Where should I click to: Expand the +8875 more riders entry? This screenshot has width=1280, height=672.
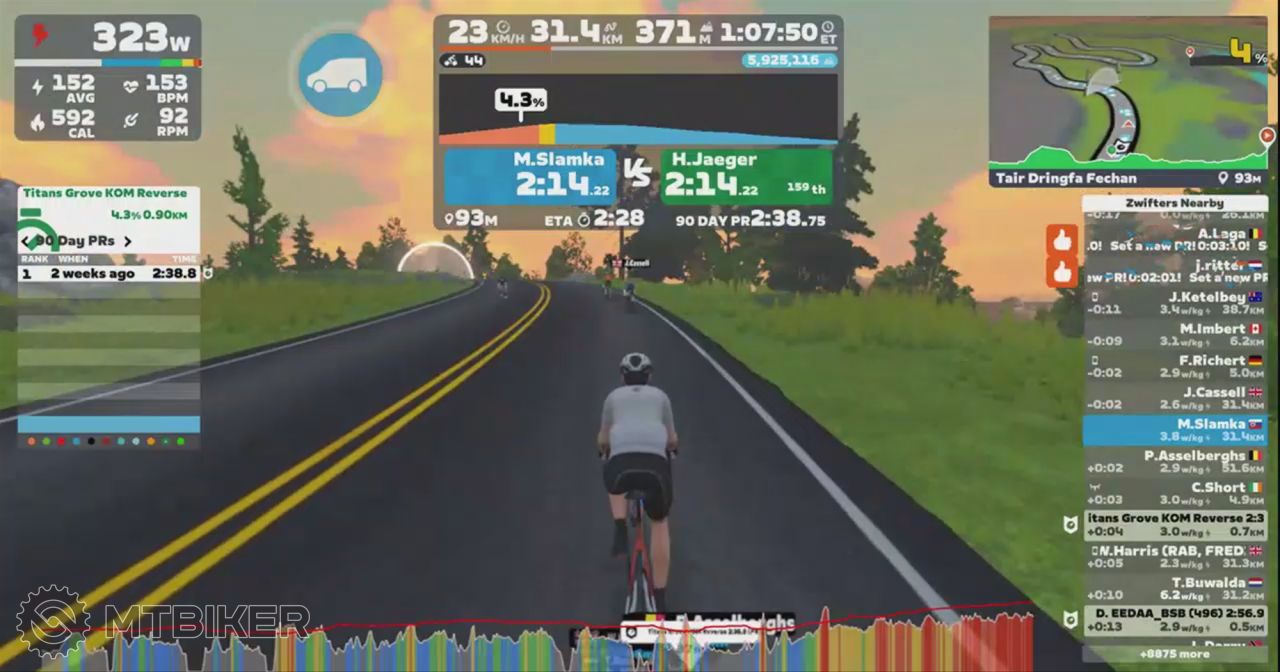1175,654
